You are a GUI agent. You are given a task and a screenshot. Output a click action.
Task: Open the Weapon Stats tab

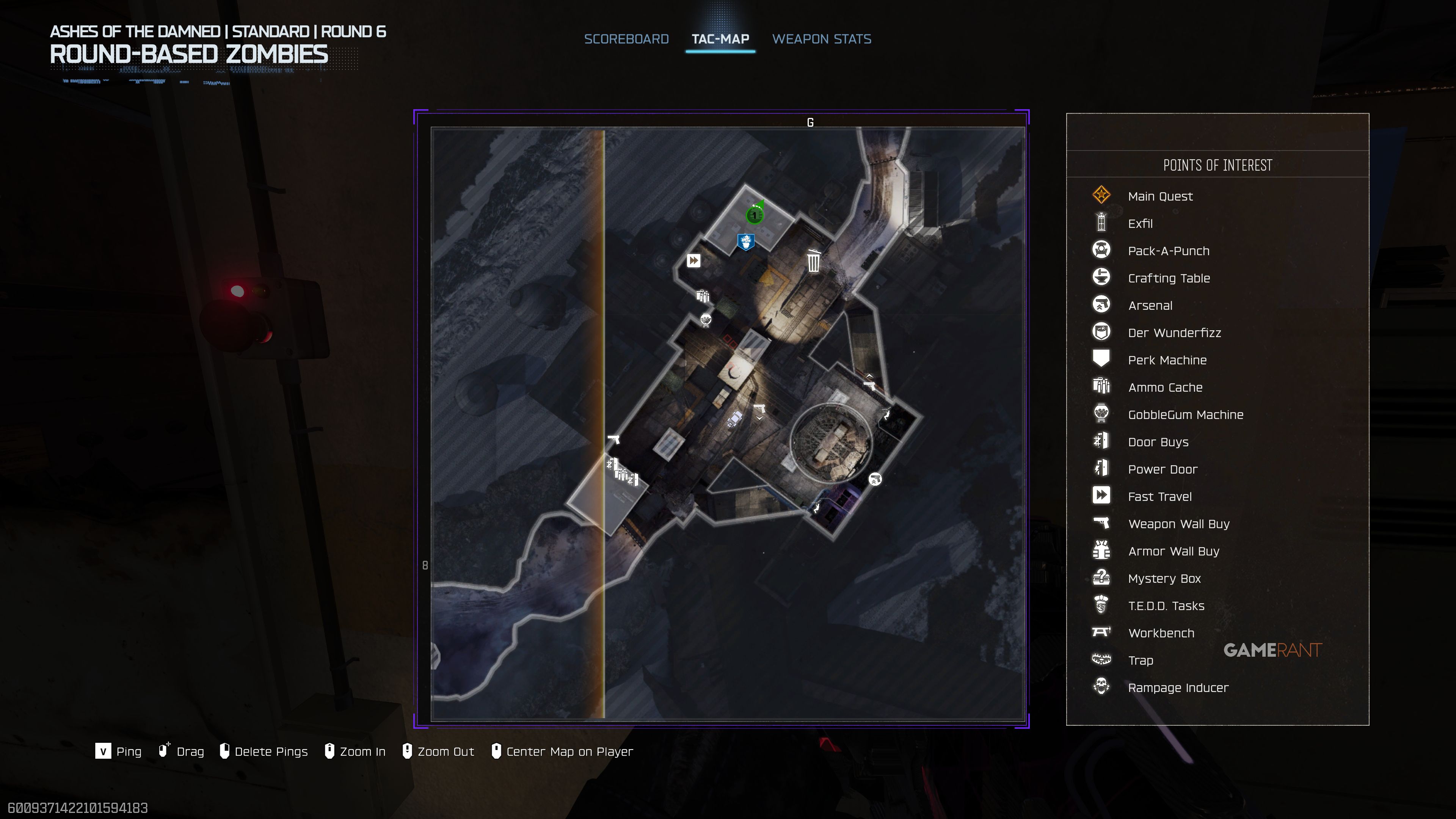tap(821, 39)
